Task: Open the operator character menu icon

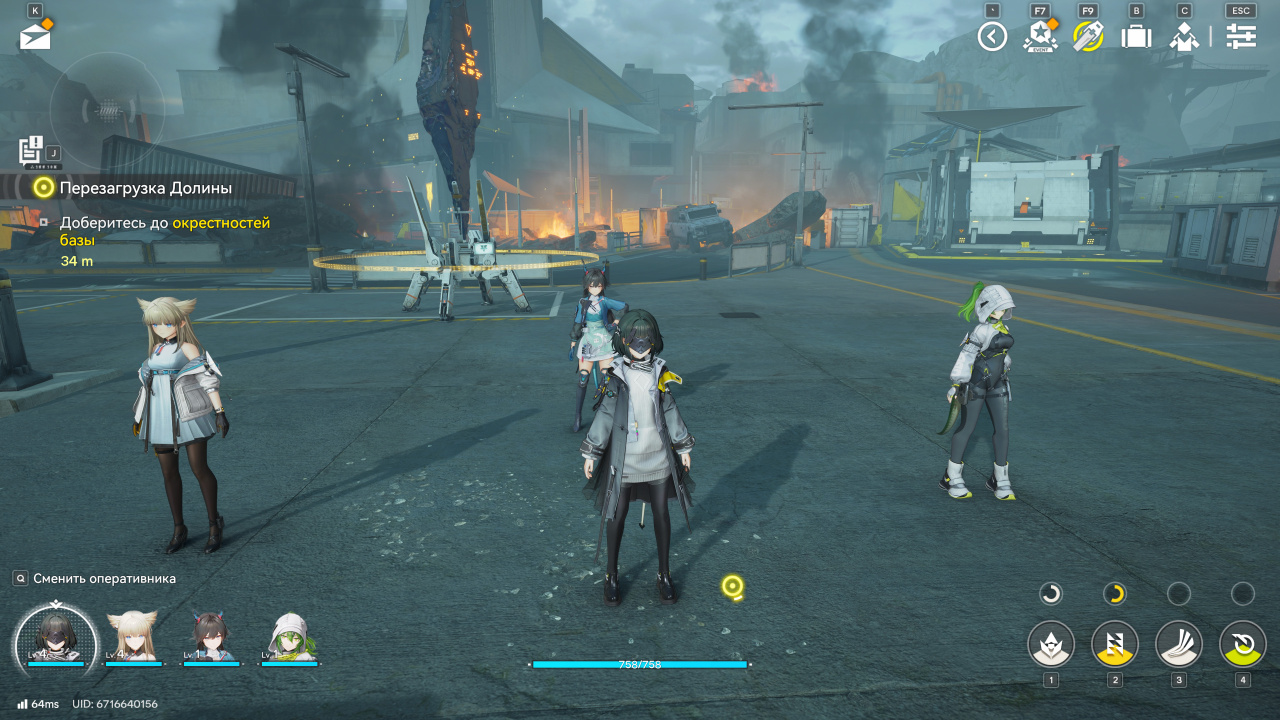Action: click(1184, 37)
